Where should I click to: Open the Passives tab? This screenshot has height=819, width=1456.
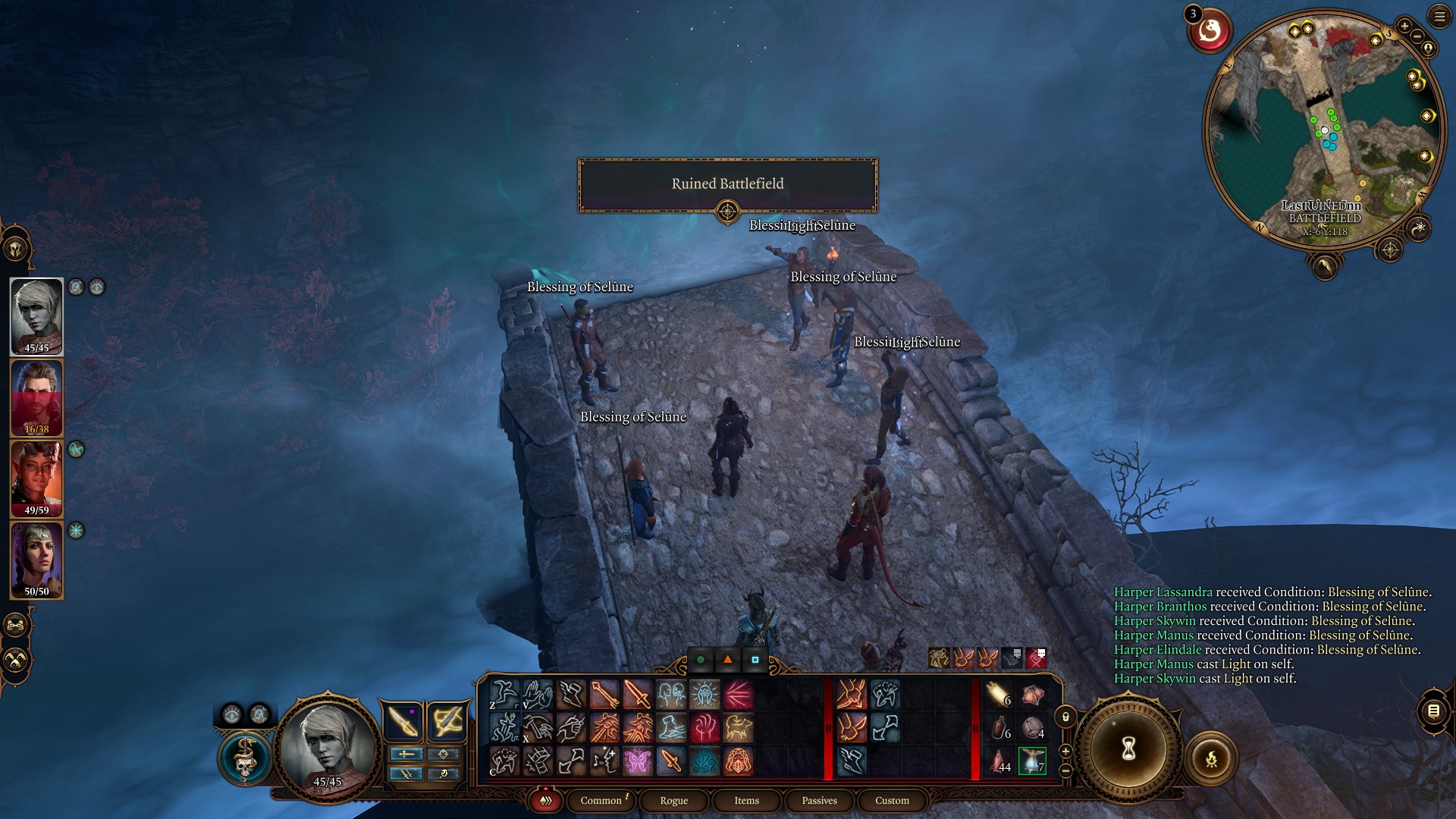(818, 800)
